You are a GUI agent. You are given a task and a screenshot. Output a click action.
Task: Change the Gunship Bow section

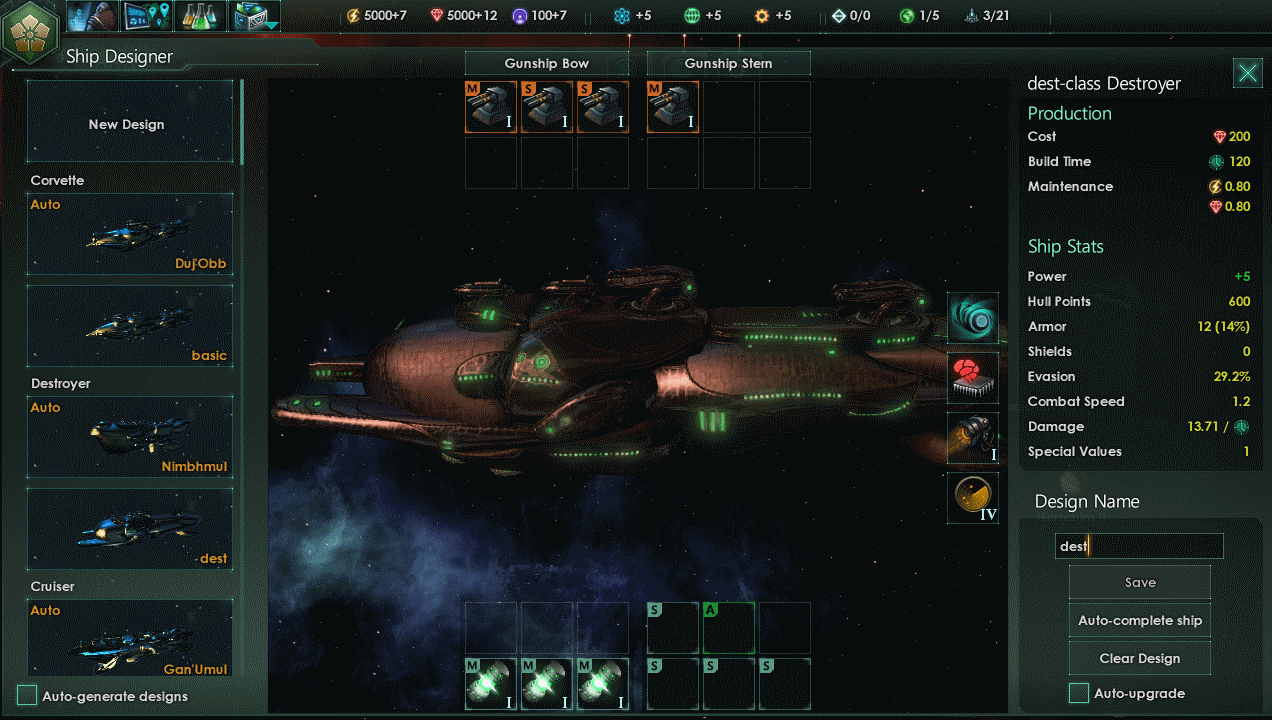(x=546, y=64)
